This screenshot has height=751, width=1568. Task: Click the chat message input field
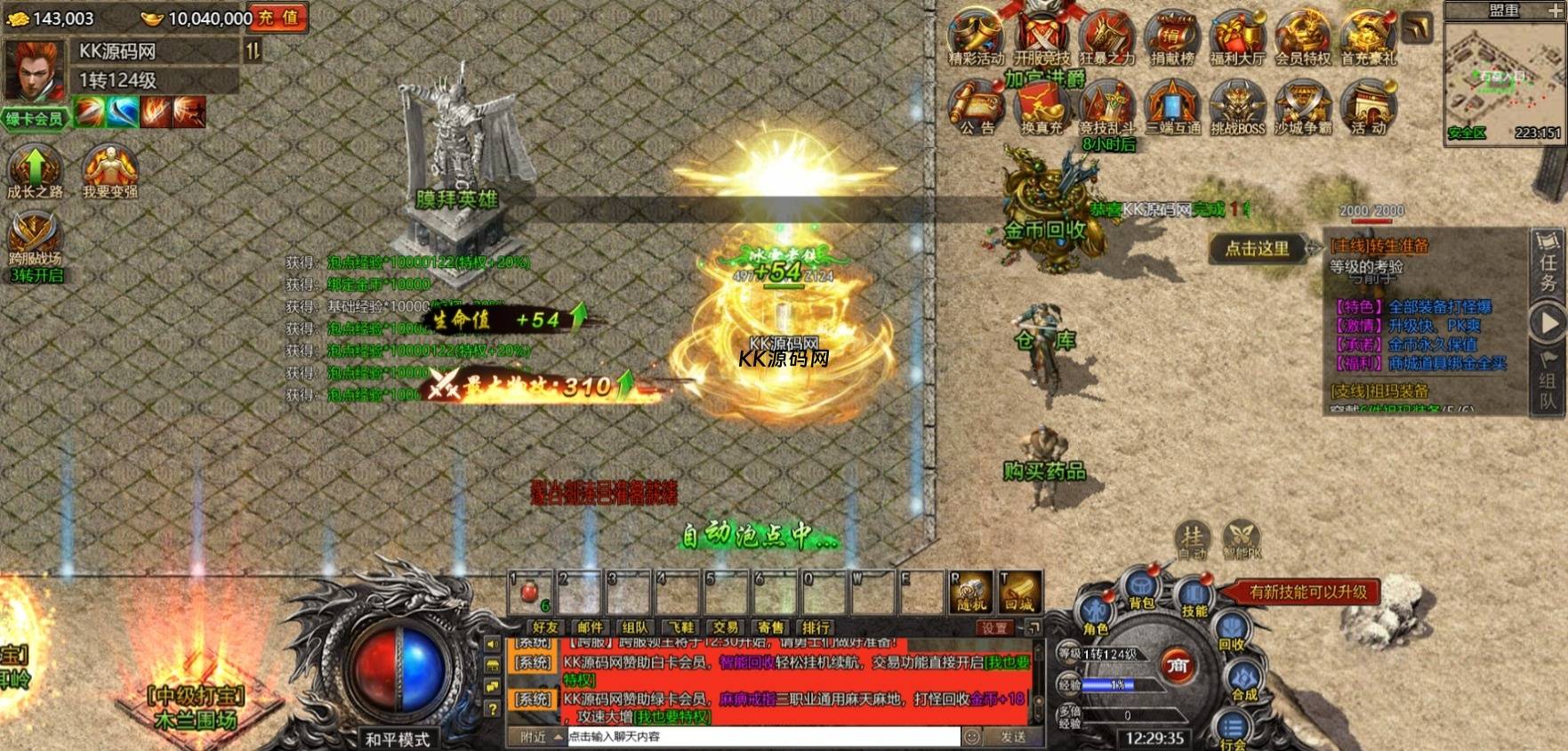(763, 737)
